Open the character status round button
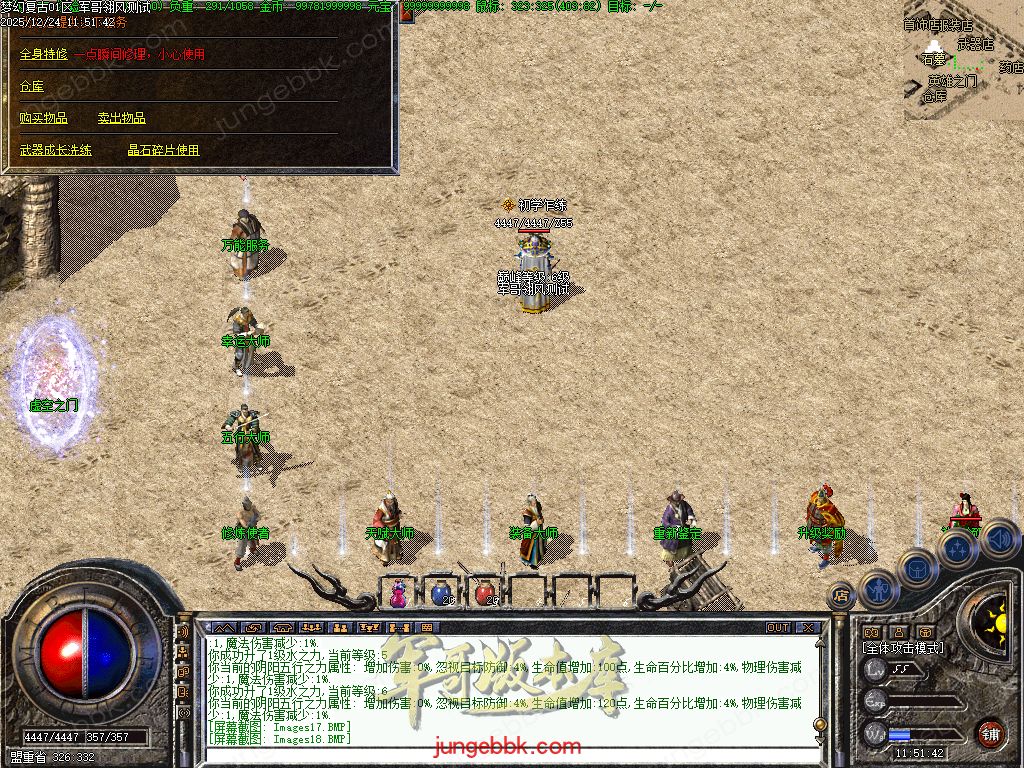This screenshot has width=1024, height=768. coord(879,590)
